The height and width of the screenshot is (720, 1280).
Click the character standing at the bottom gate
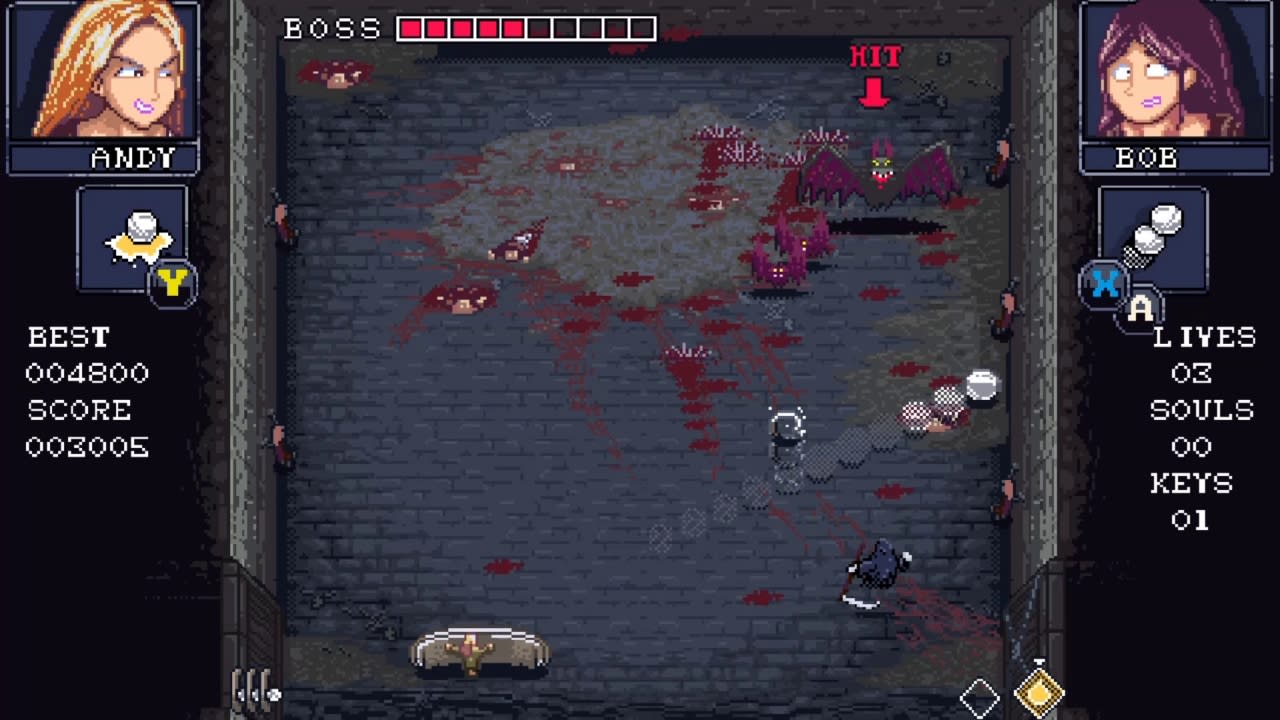click(472, 652)
